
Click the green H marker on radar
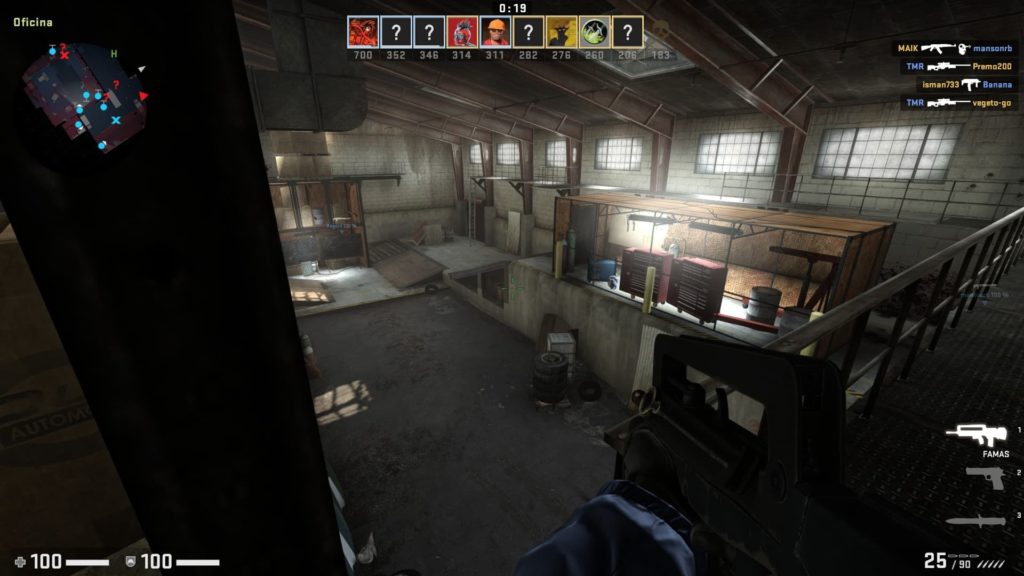114,53
